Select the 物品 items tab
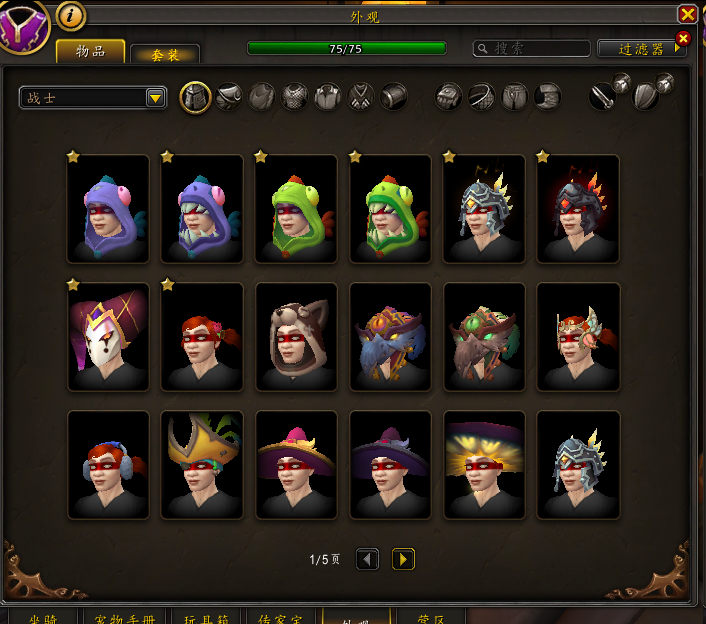 coord(90,51)
